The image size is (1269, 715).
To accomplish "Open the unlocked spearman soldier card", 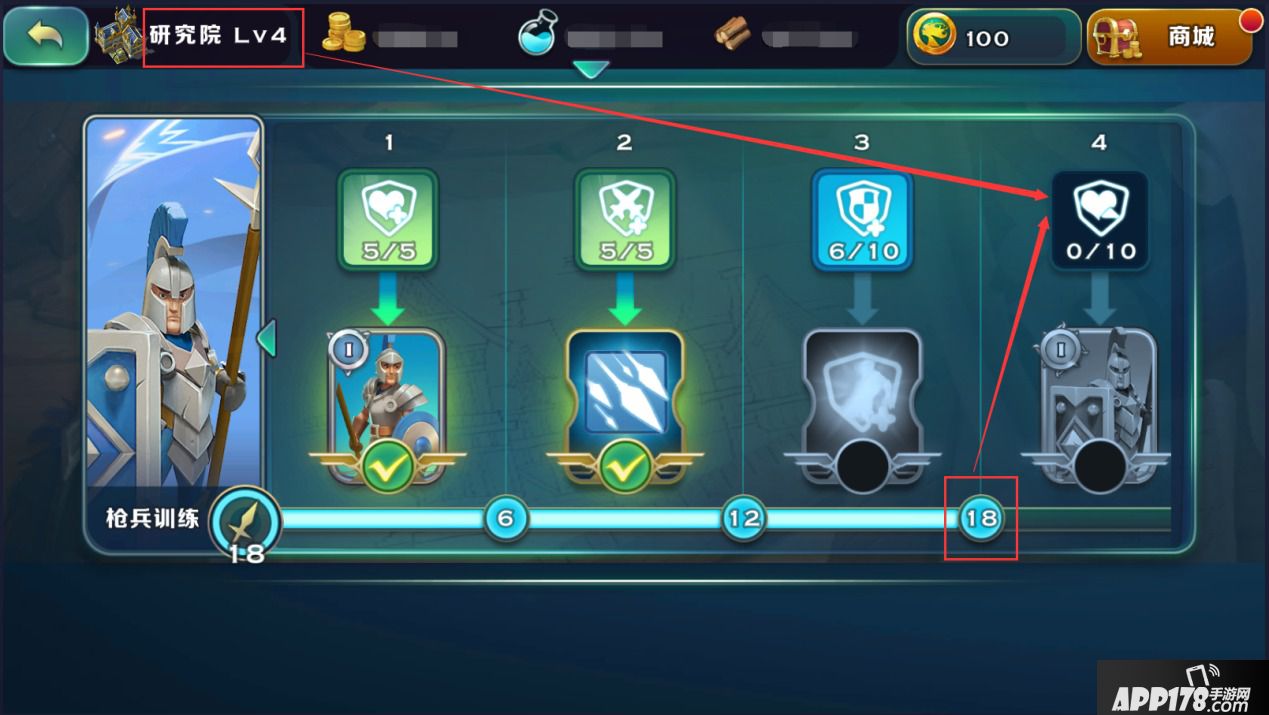I will tap(387, 405).
